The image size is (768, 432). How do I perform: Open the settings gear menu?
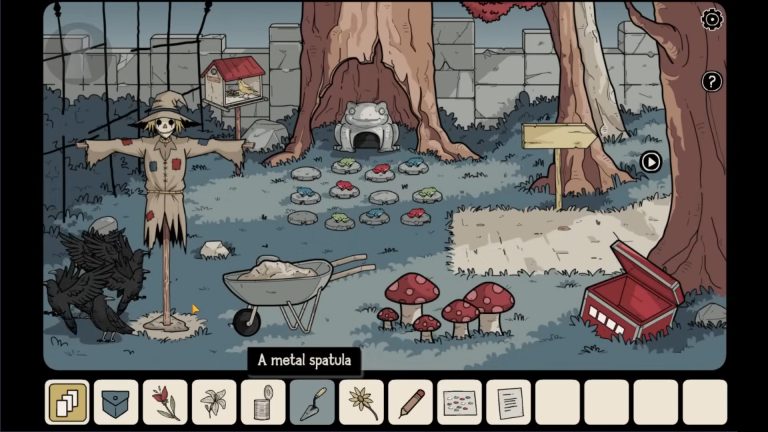(x=712, y=19)
